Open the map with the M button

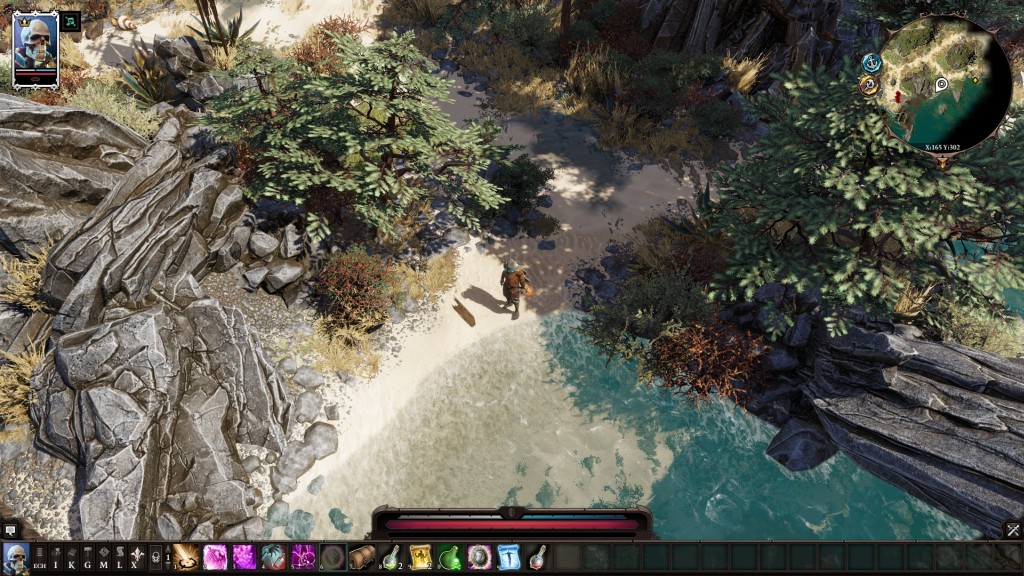(103, 558)
